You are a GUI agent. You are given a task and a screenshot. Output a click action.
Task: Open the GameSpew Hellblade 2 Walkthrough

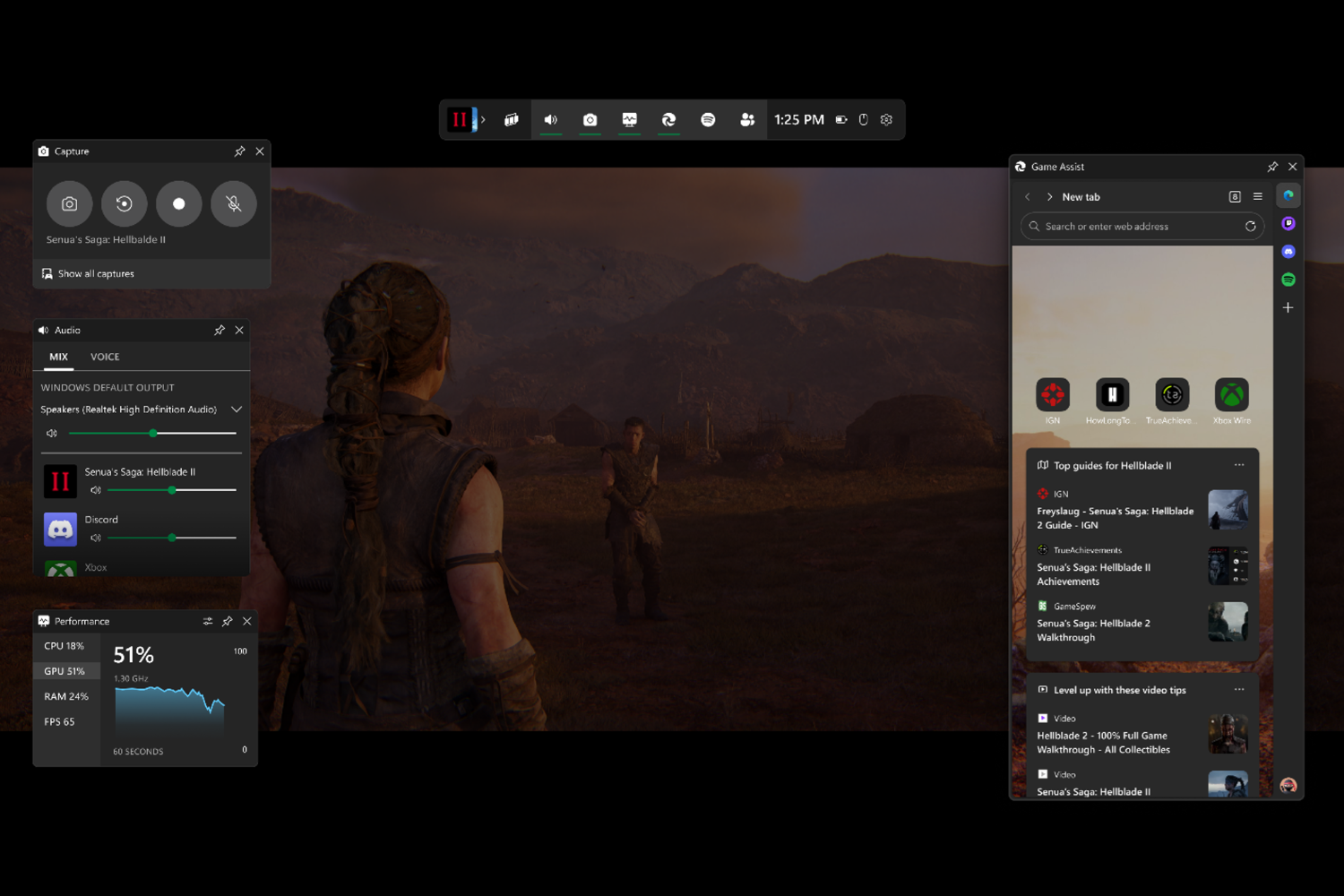[1093, 630]
